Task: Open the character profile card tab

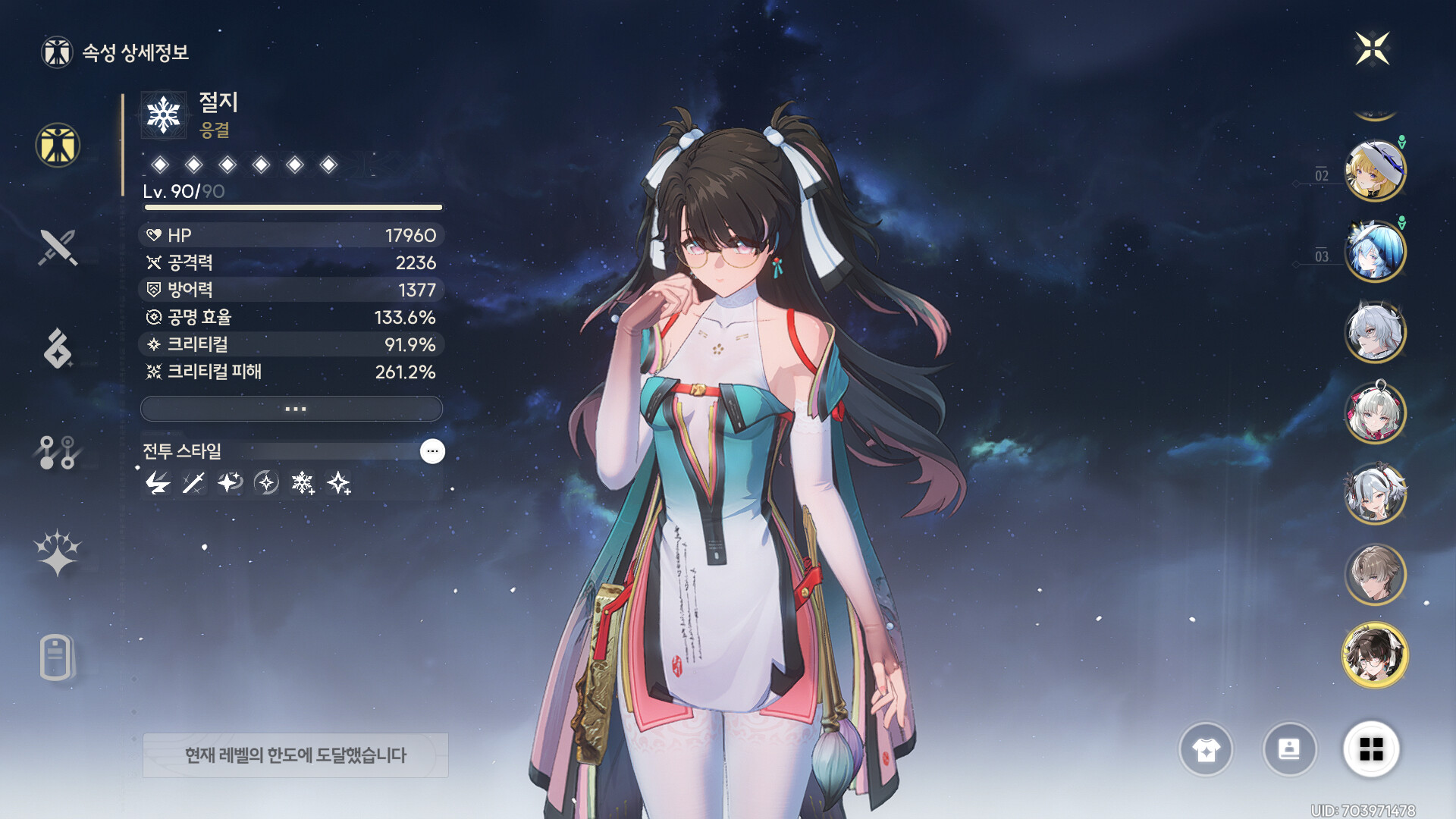Action: click(x=57, y=657)
